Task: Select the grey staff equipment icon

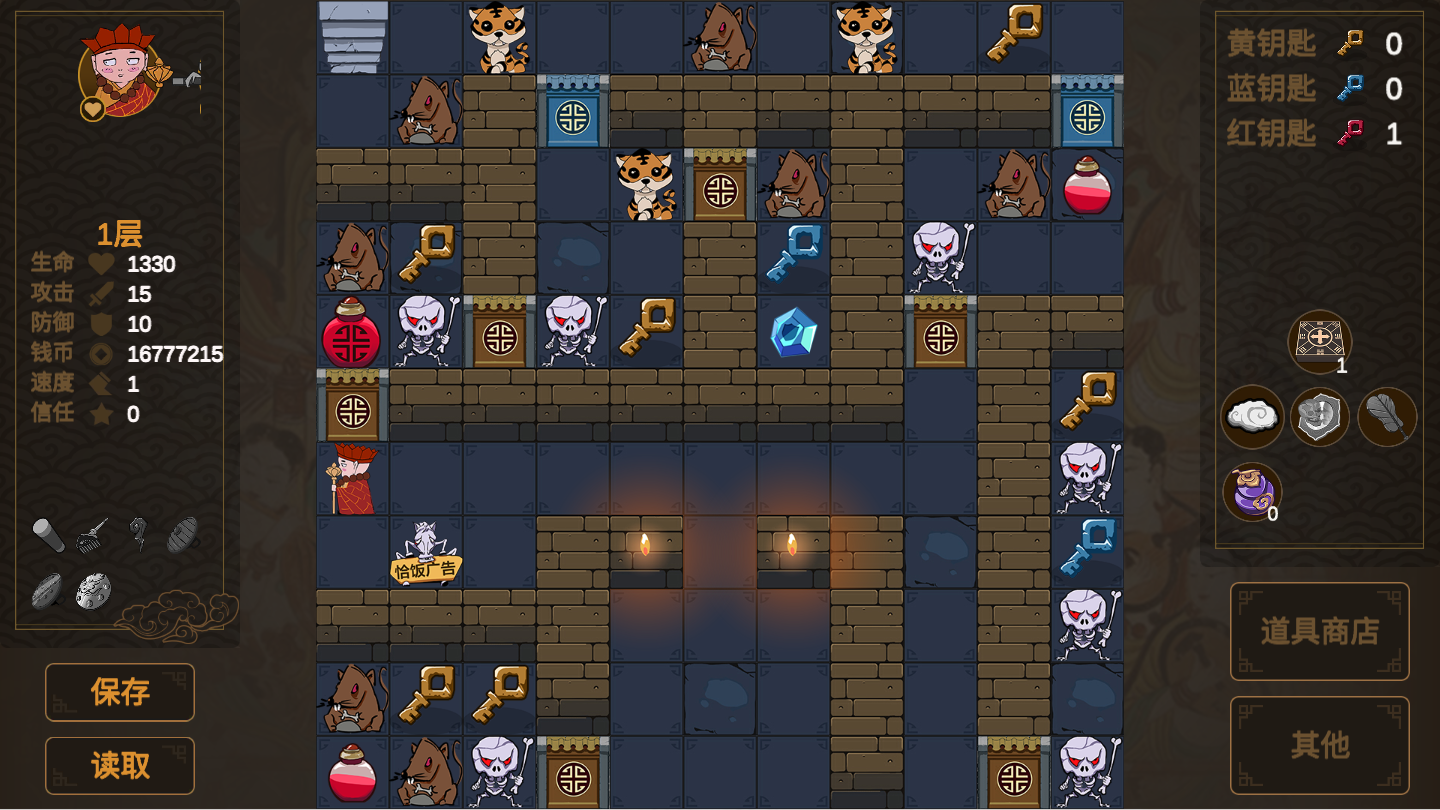Action: point(48,535)
